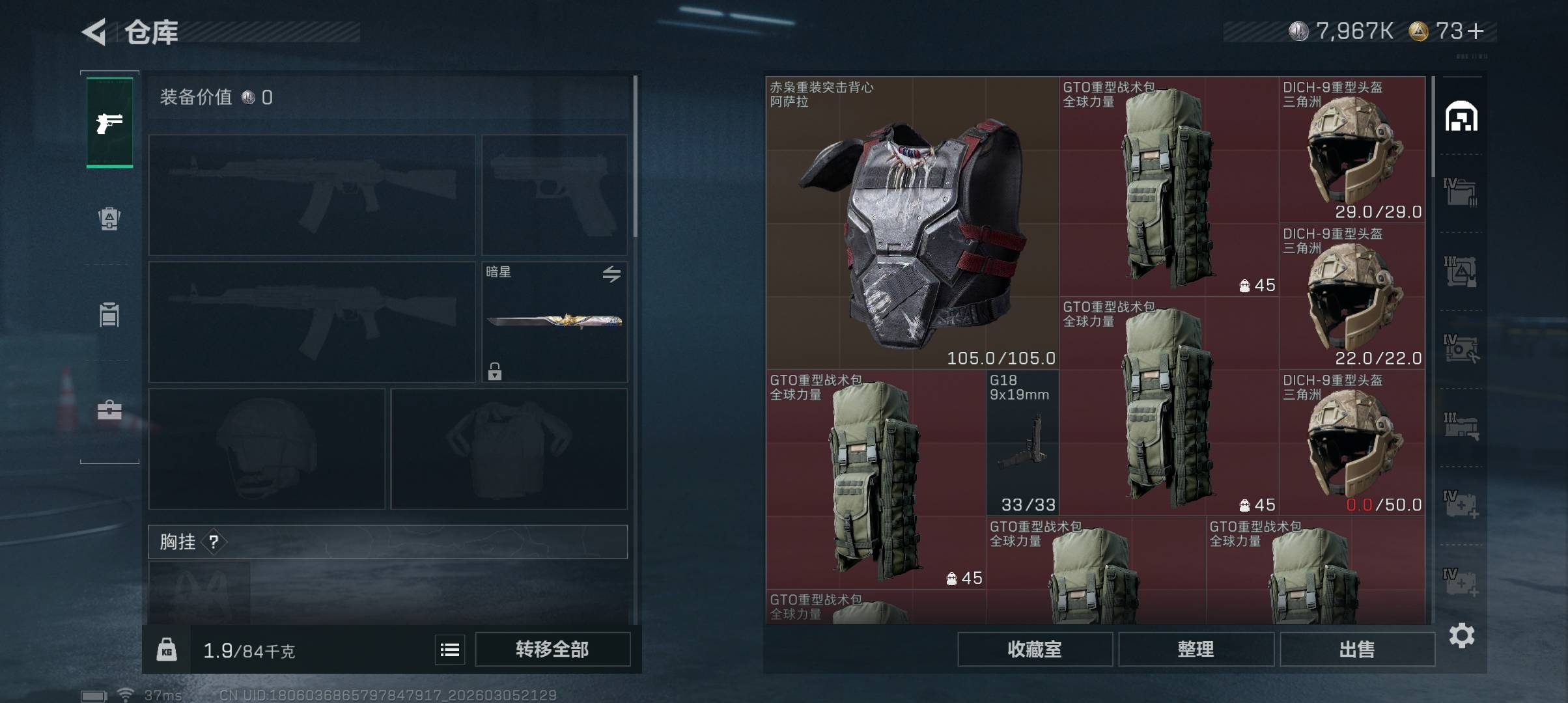1568x703 pixels.
Task: Click 转移全部 to transfer everything
Action: click(552, 649)
